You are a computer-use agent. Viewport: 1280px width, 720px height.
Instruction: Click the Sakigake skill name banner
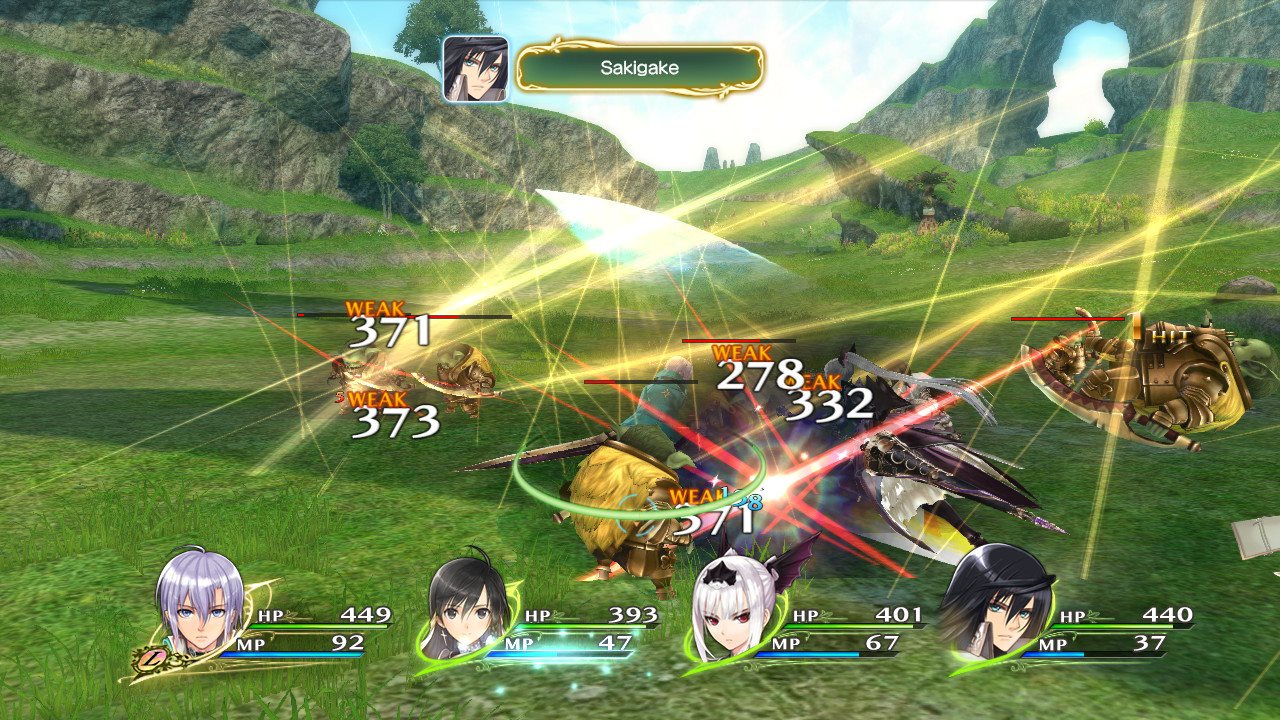click(640, 68)
